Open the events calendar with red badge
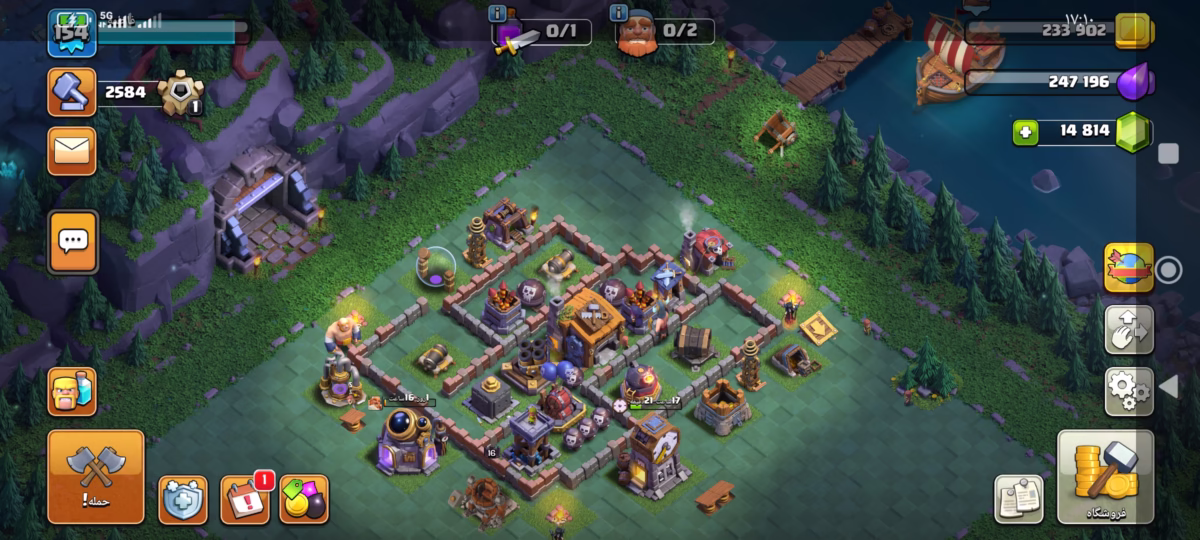This screenshot has width=1200, height=540. [x=245, y=499]
